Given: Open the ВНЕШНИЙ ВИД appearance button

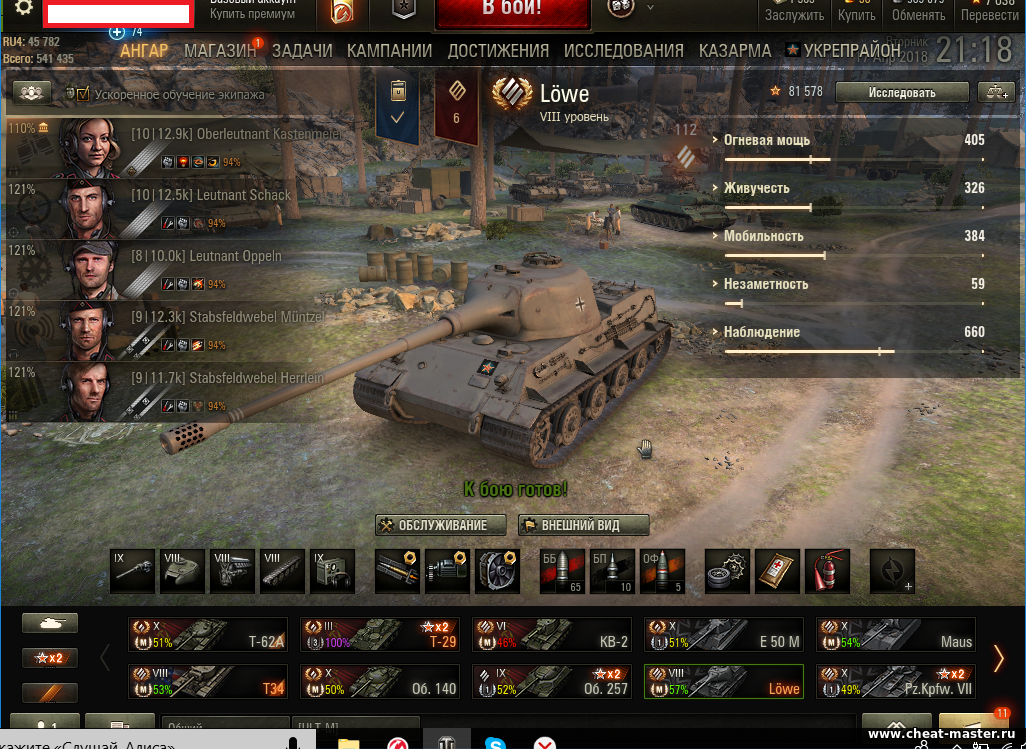Looking at the screenshot, I should [x=584, y=525].
